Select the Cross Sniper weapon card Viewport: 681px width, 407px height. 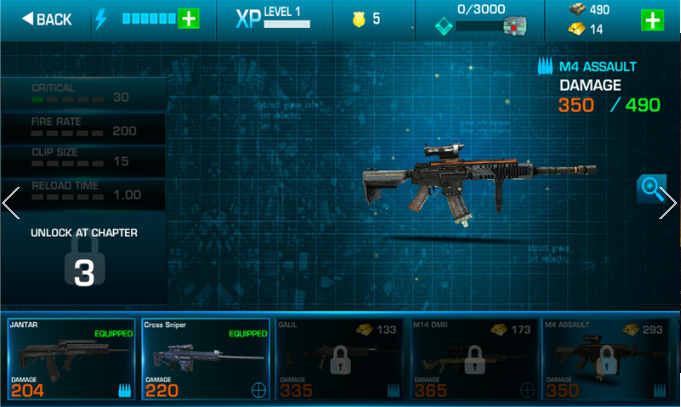pos(205,359)
